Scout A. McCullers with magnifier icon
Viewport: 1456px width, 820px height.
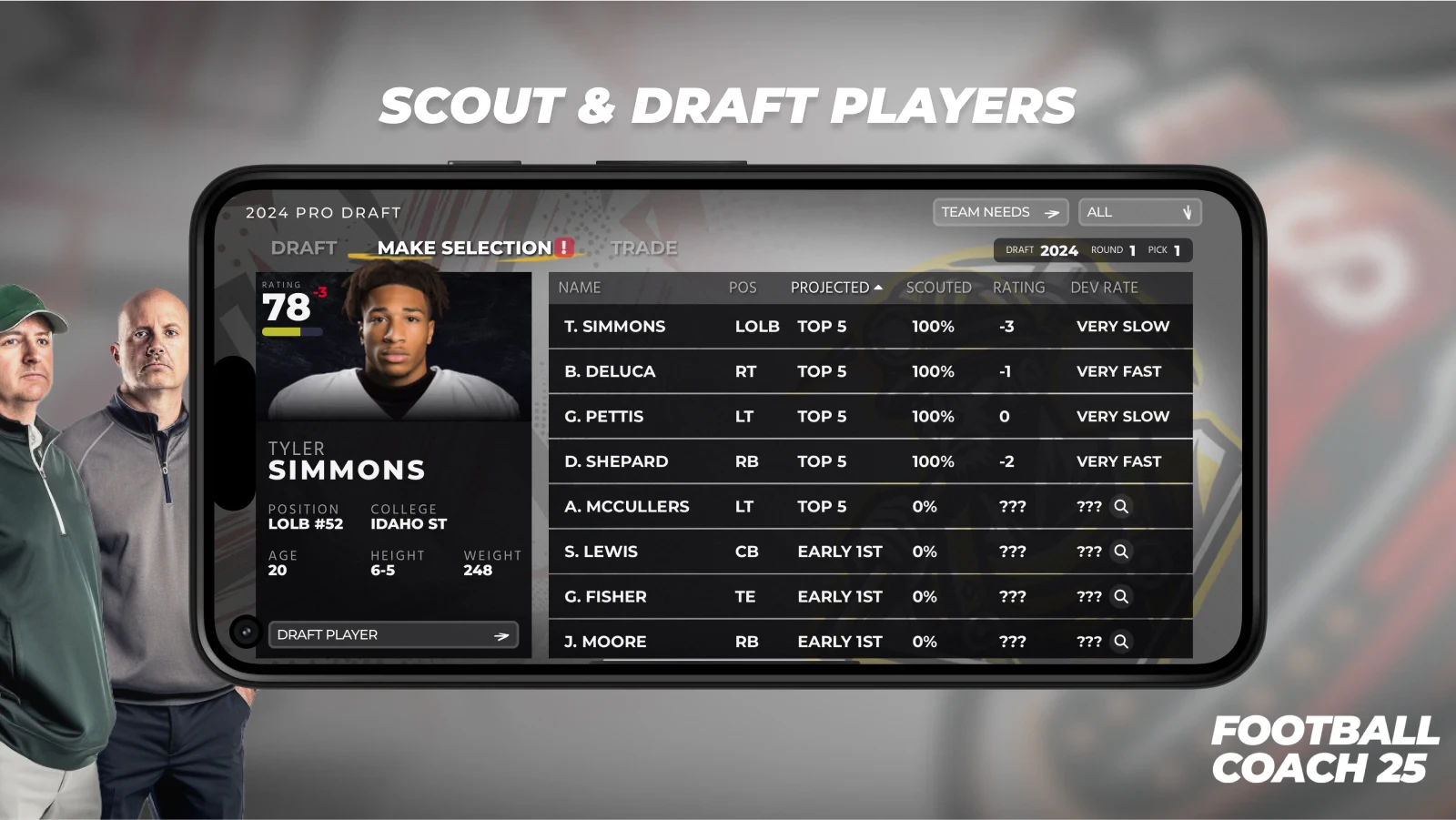[1121, 506]
